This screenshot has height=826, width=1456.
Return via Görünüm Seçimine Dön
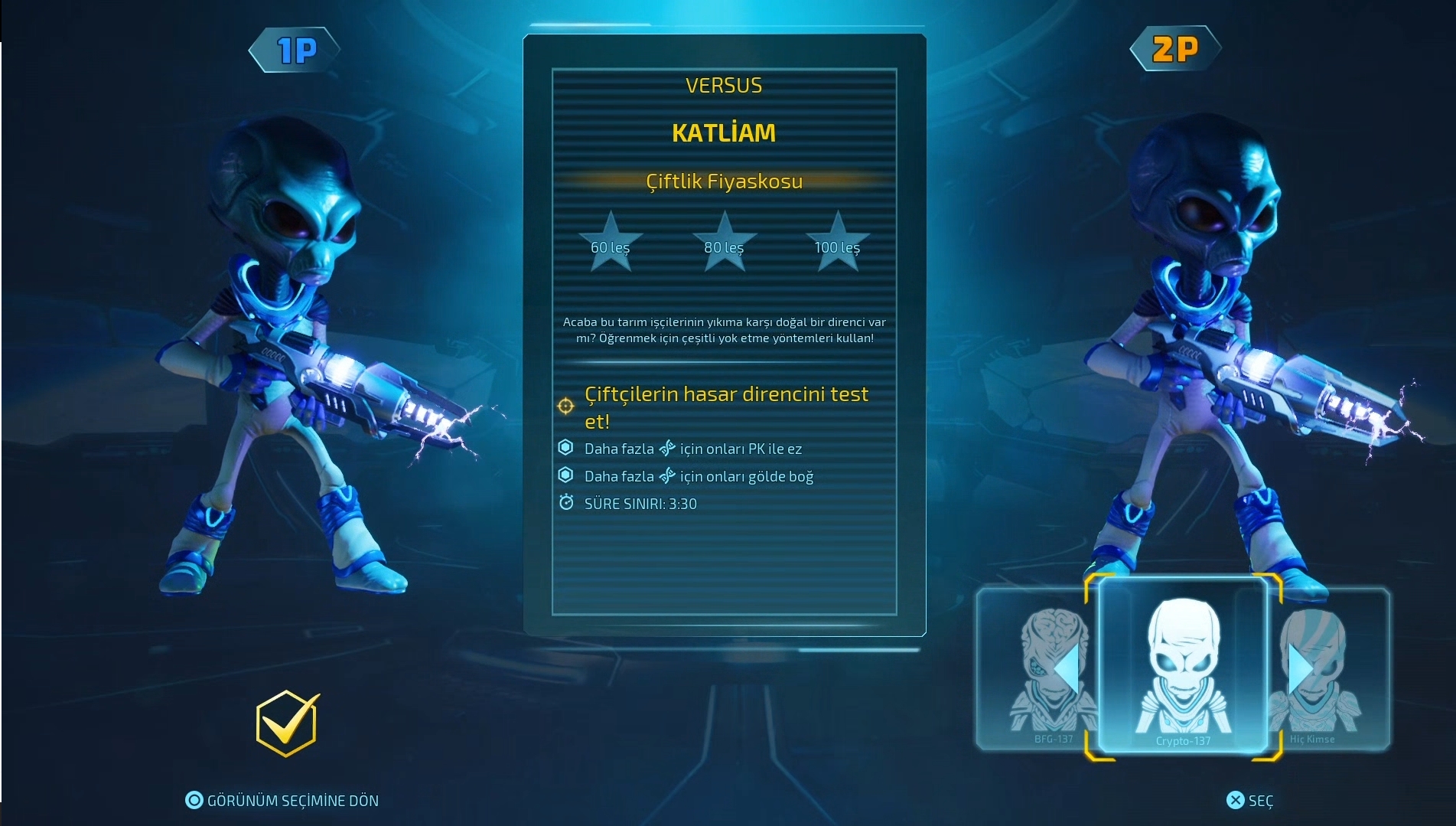(282, 801)
